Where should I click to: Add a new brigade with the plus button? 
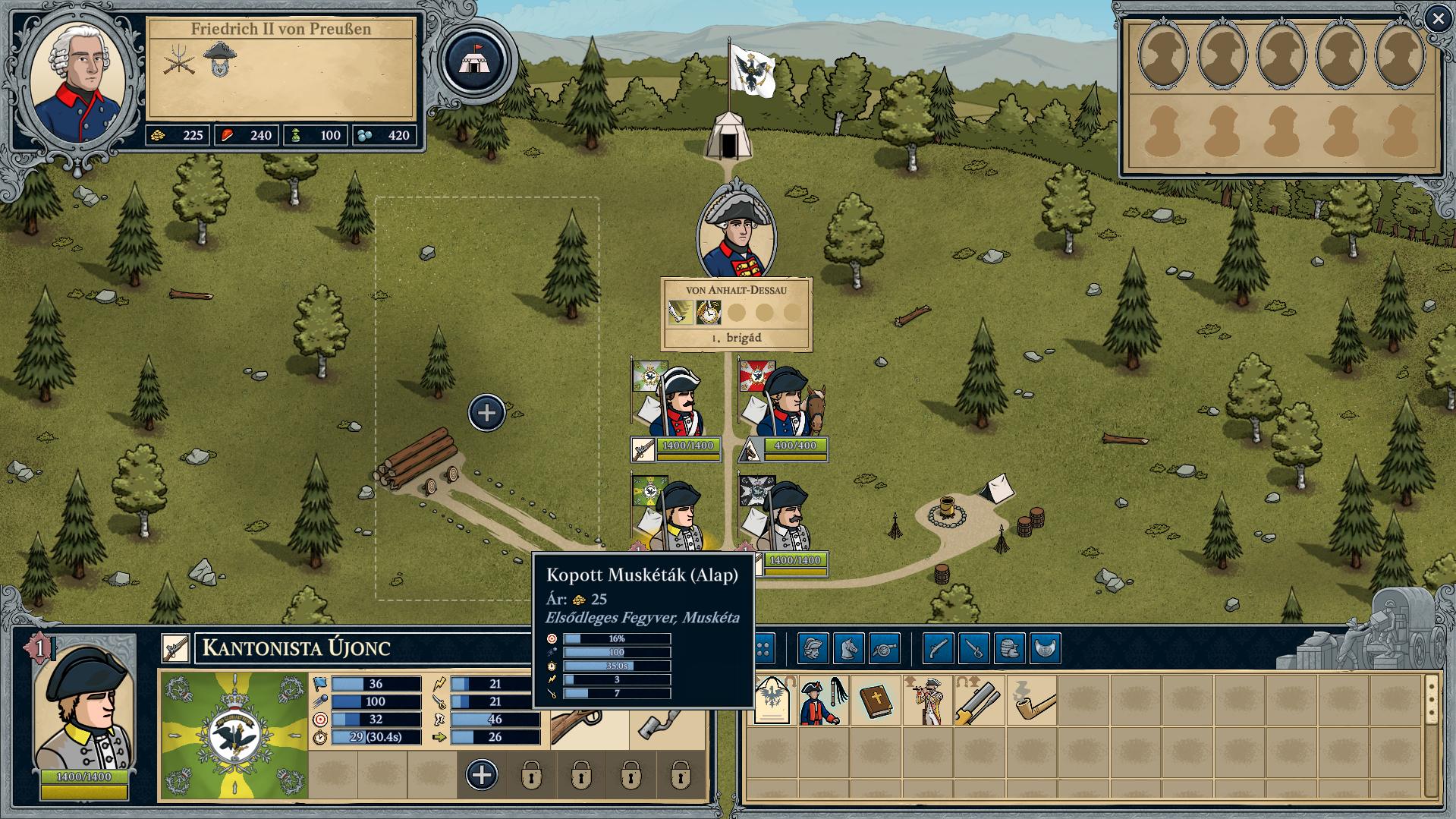click(x=486, y=413)
